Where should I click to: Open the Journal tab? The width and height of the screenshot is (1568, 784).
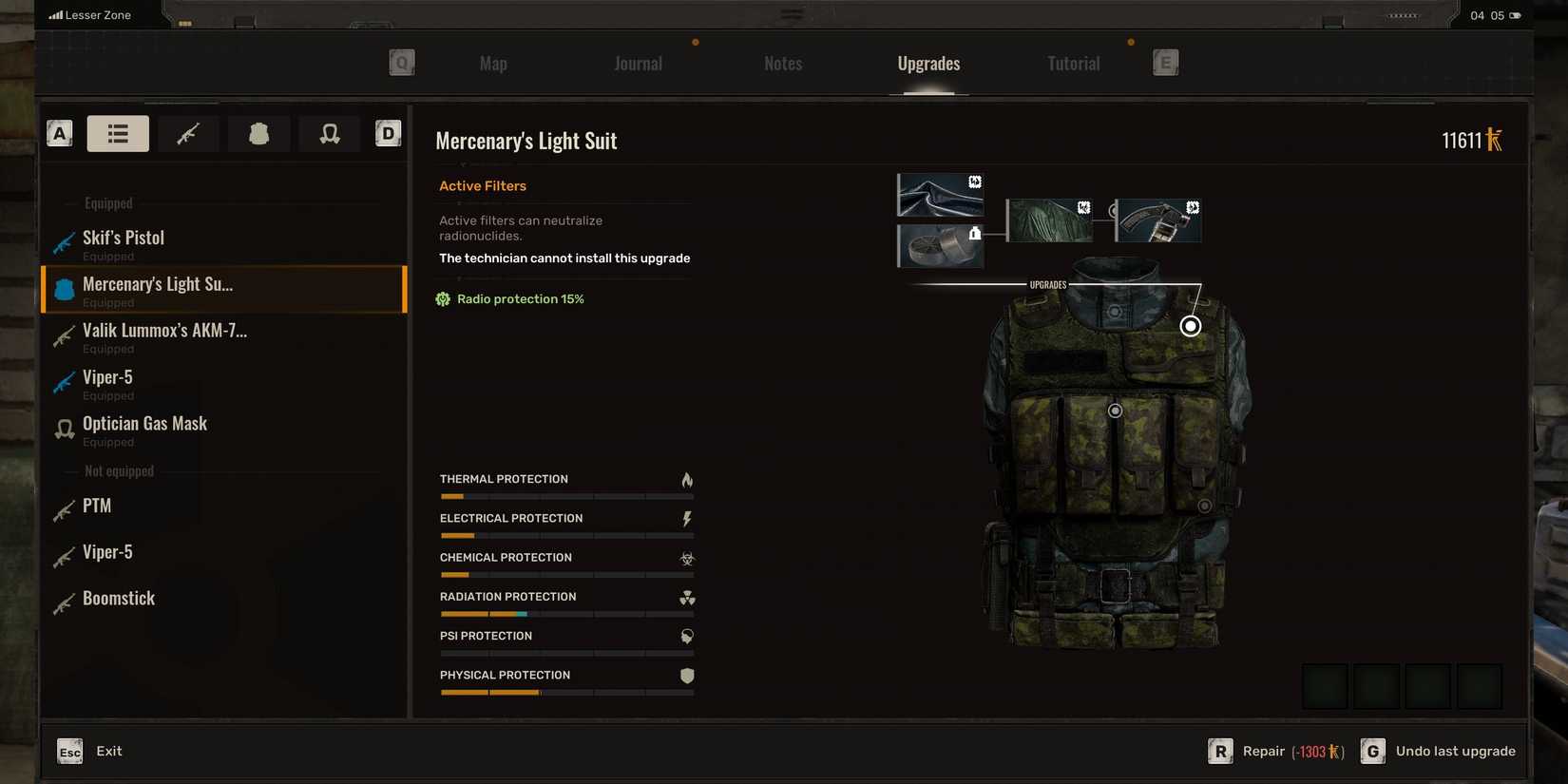(637, 63)
